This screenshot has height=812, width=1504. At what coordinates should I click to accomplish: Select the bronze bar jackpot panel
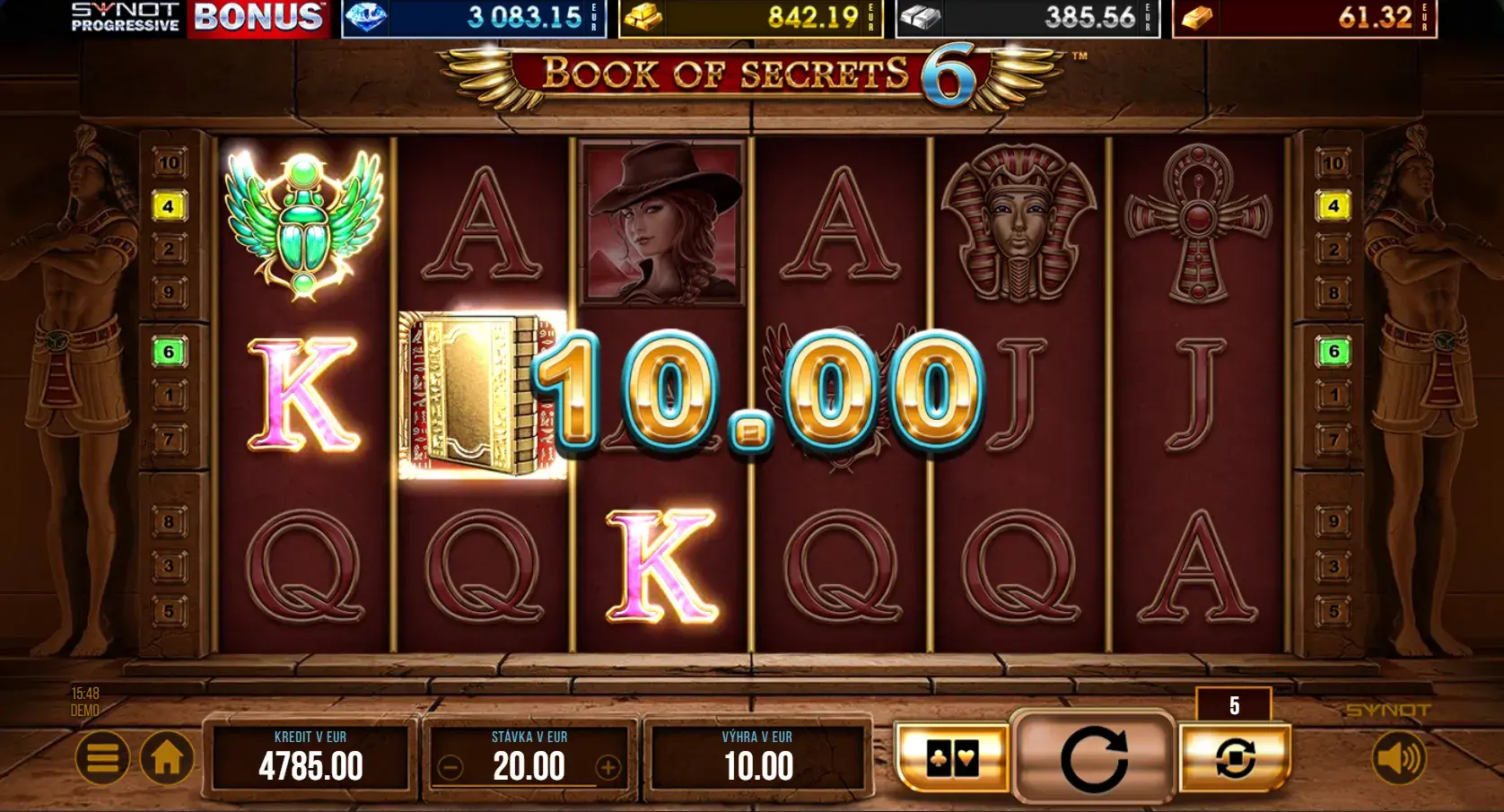coord(1305,18)
